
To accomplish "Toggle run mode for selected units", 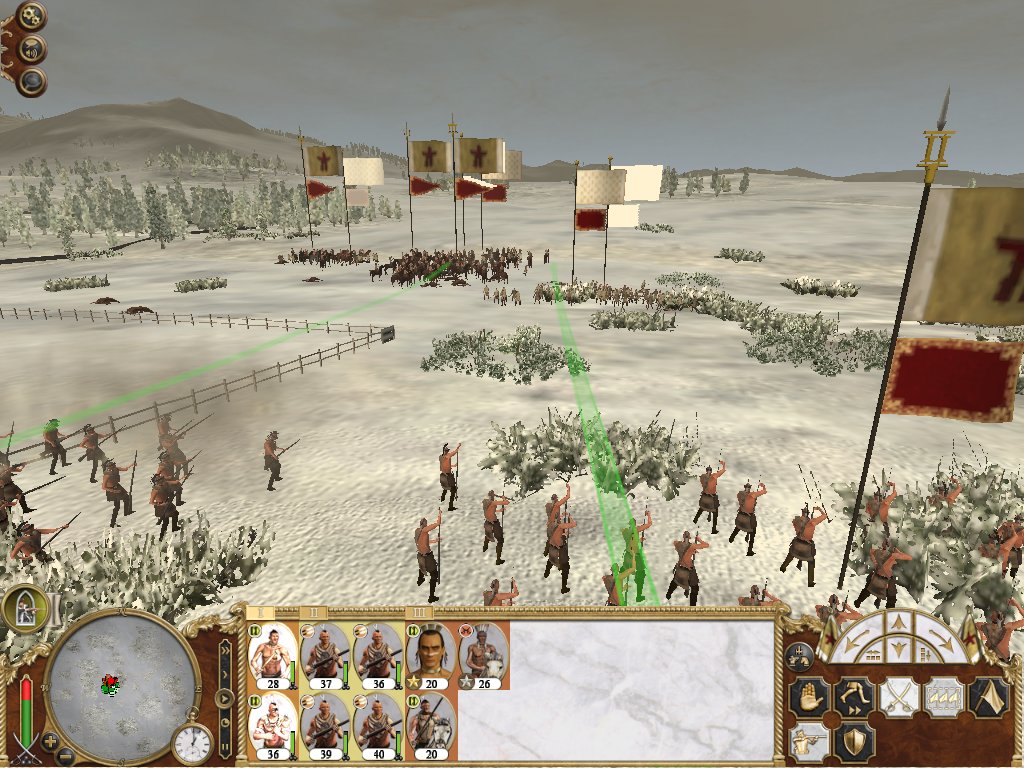I will click(854, 696).
